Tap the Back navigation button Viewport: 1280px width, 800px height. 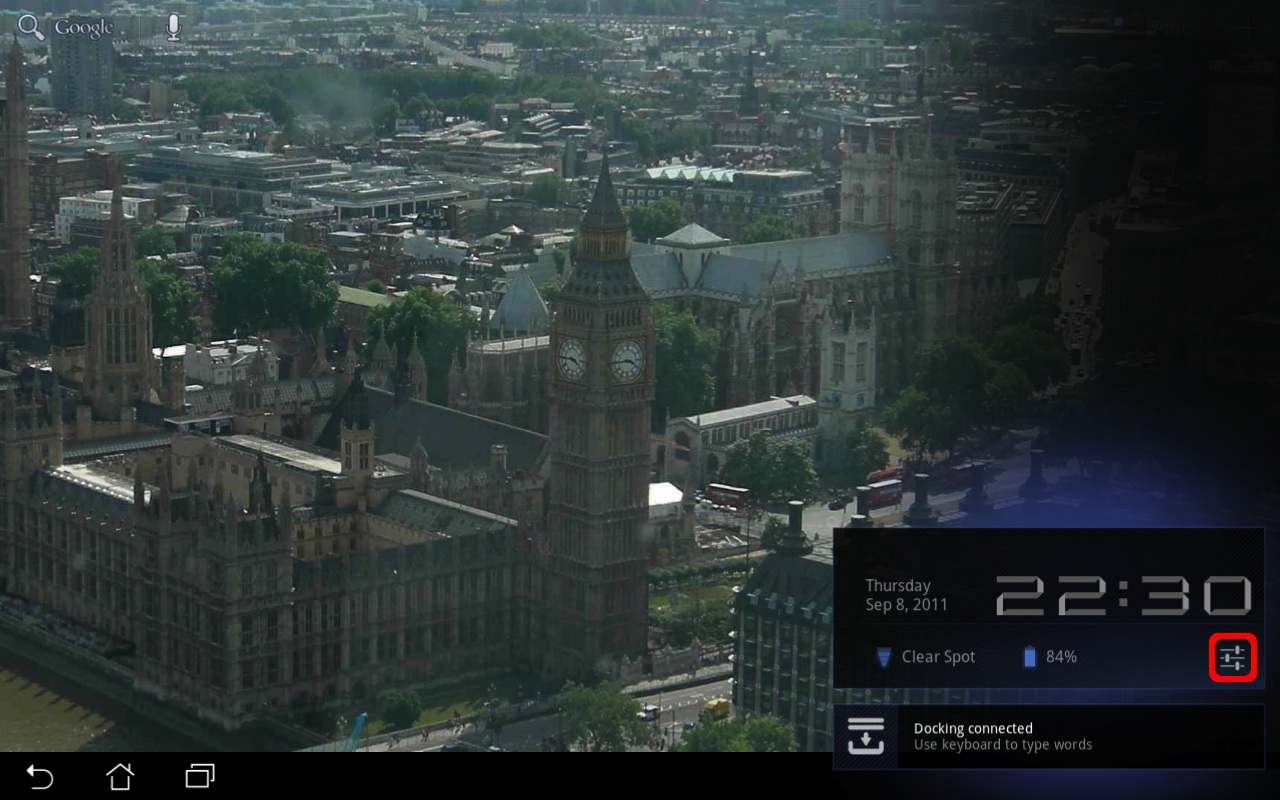click(x=40, y=776)
